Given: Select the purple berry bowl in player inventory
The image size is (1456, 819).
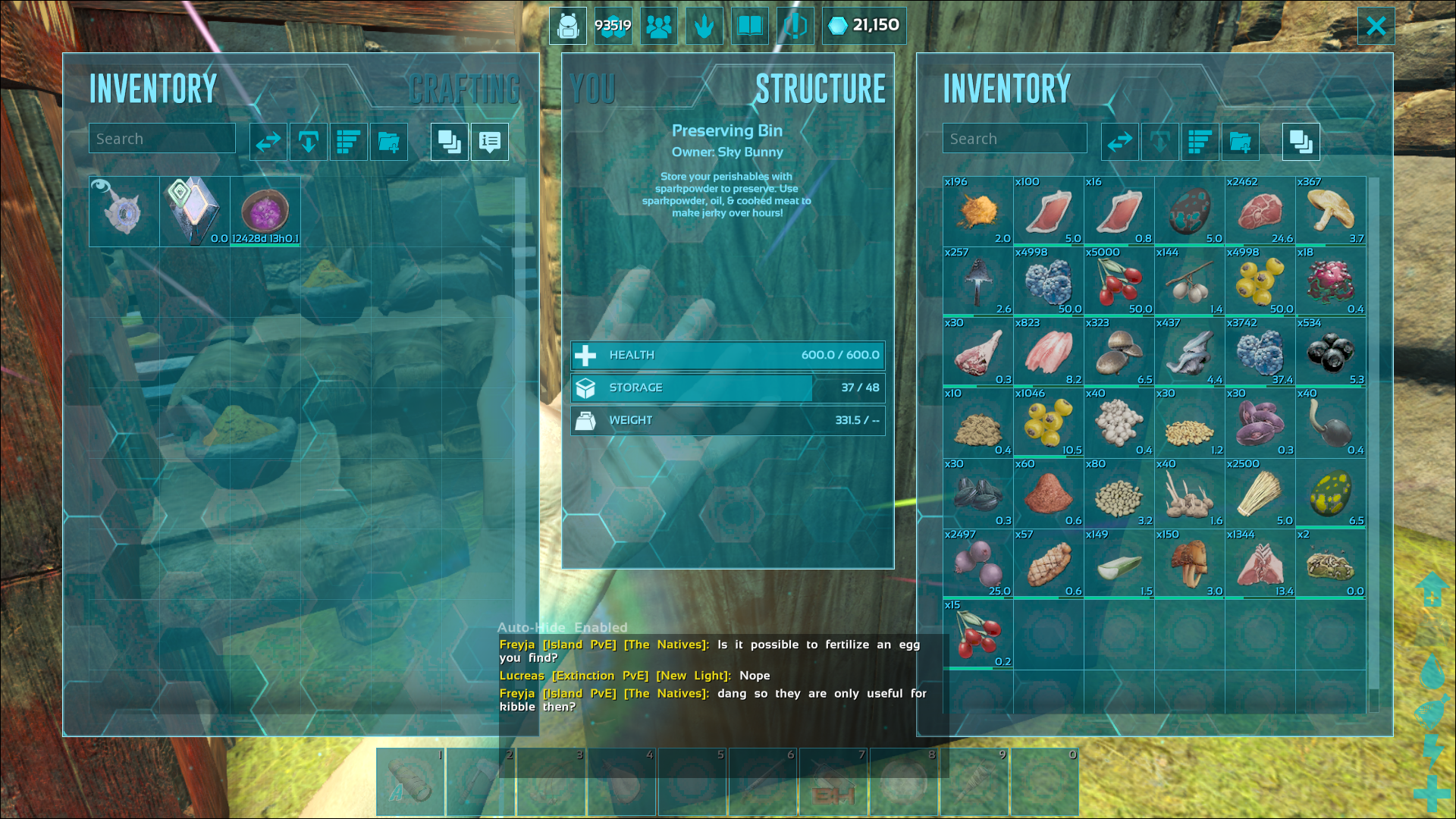Looking at the screenshot, I should [x=265, y=212].
